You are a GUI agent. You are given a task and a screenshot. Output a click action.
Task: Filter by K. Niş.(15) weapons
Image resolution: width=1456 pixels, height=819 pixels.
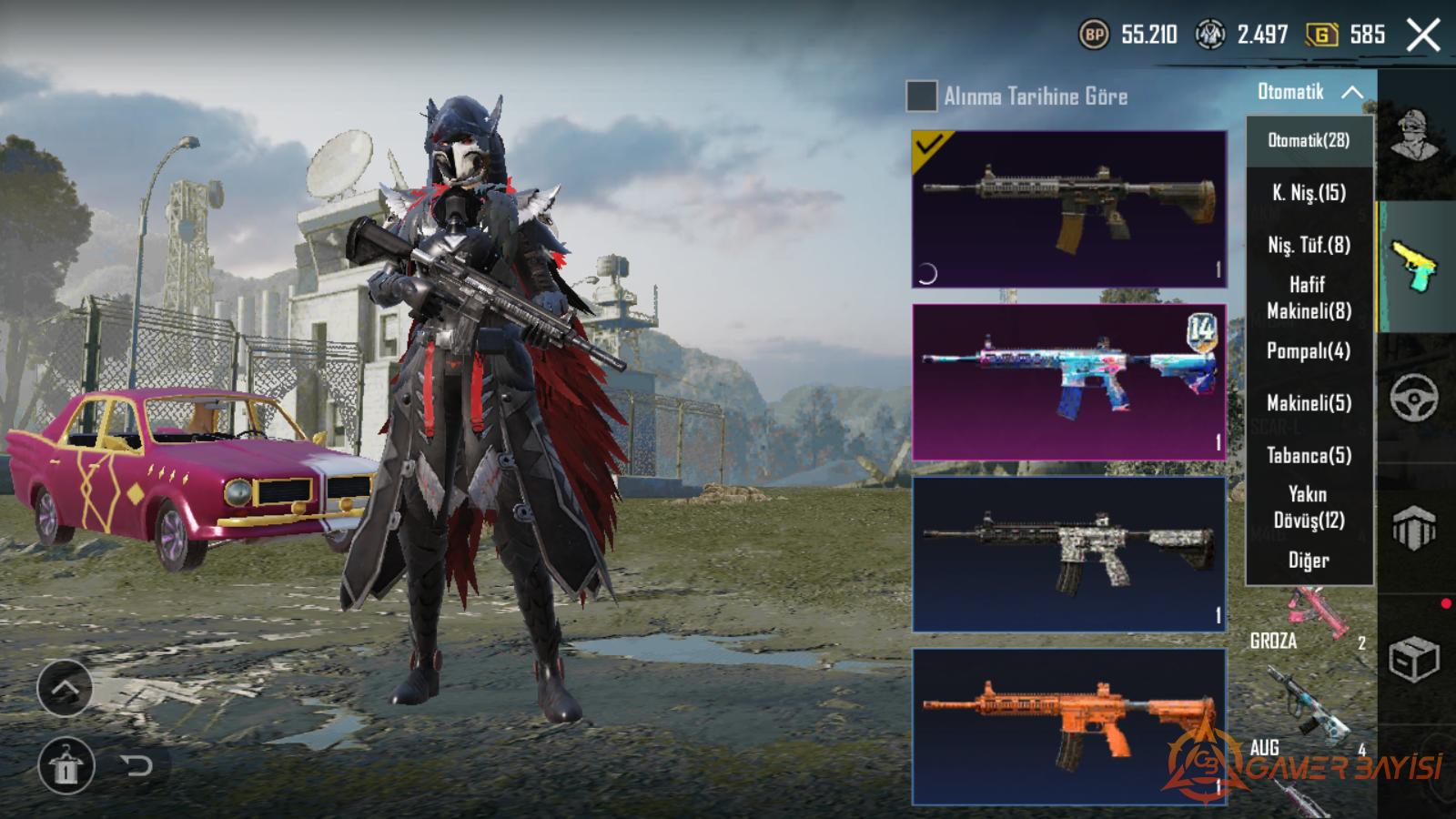click(x=1309, y=193)
